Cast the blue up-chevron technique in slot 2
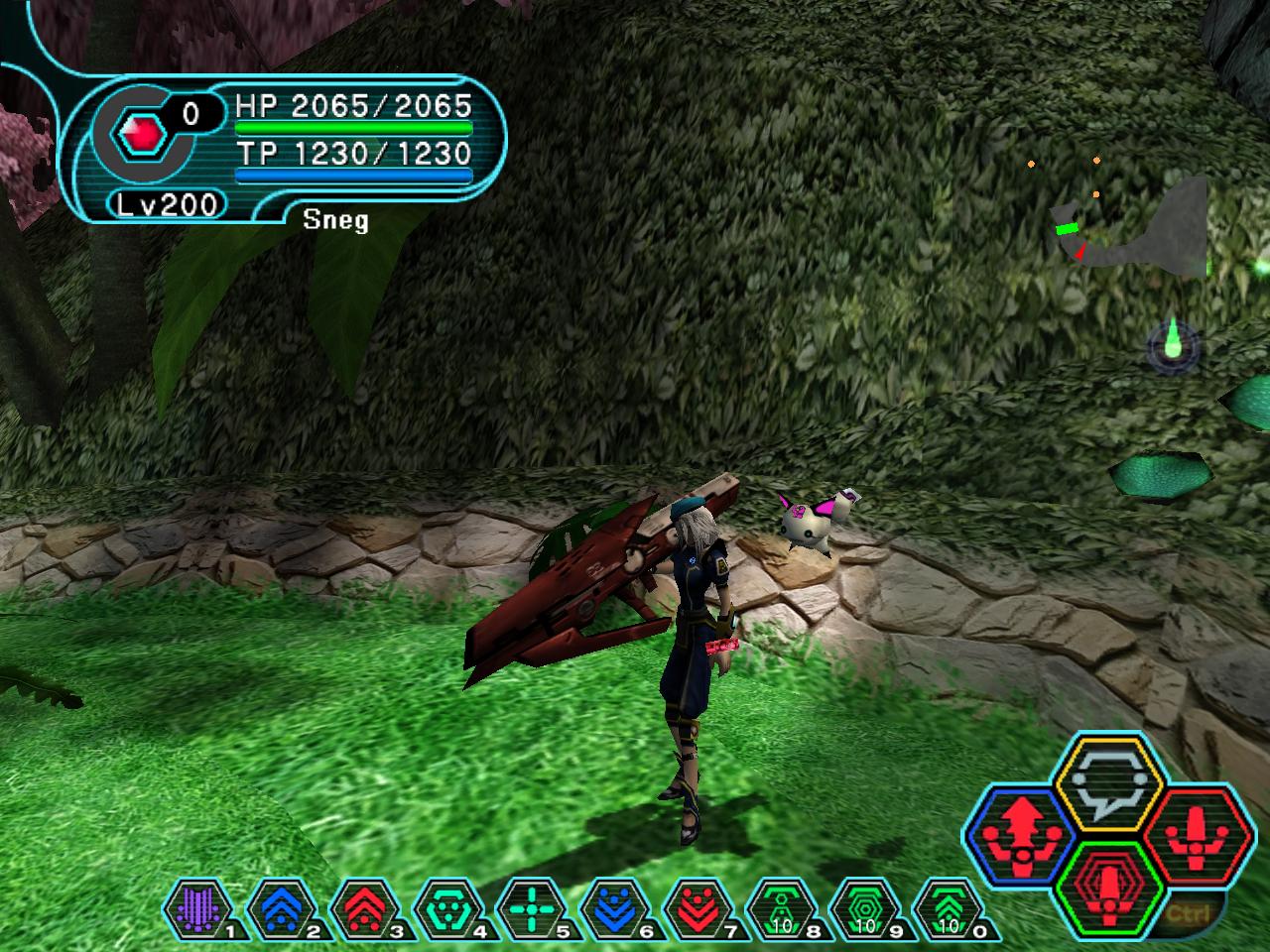 279,907
